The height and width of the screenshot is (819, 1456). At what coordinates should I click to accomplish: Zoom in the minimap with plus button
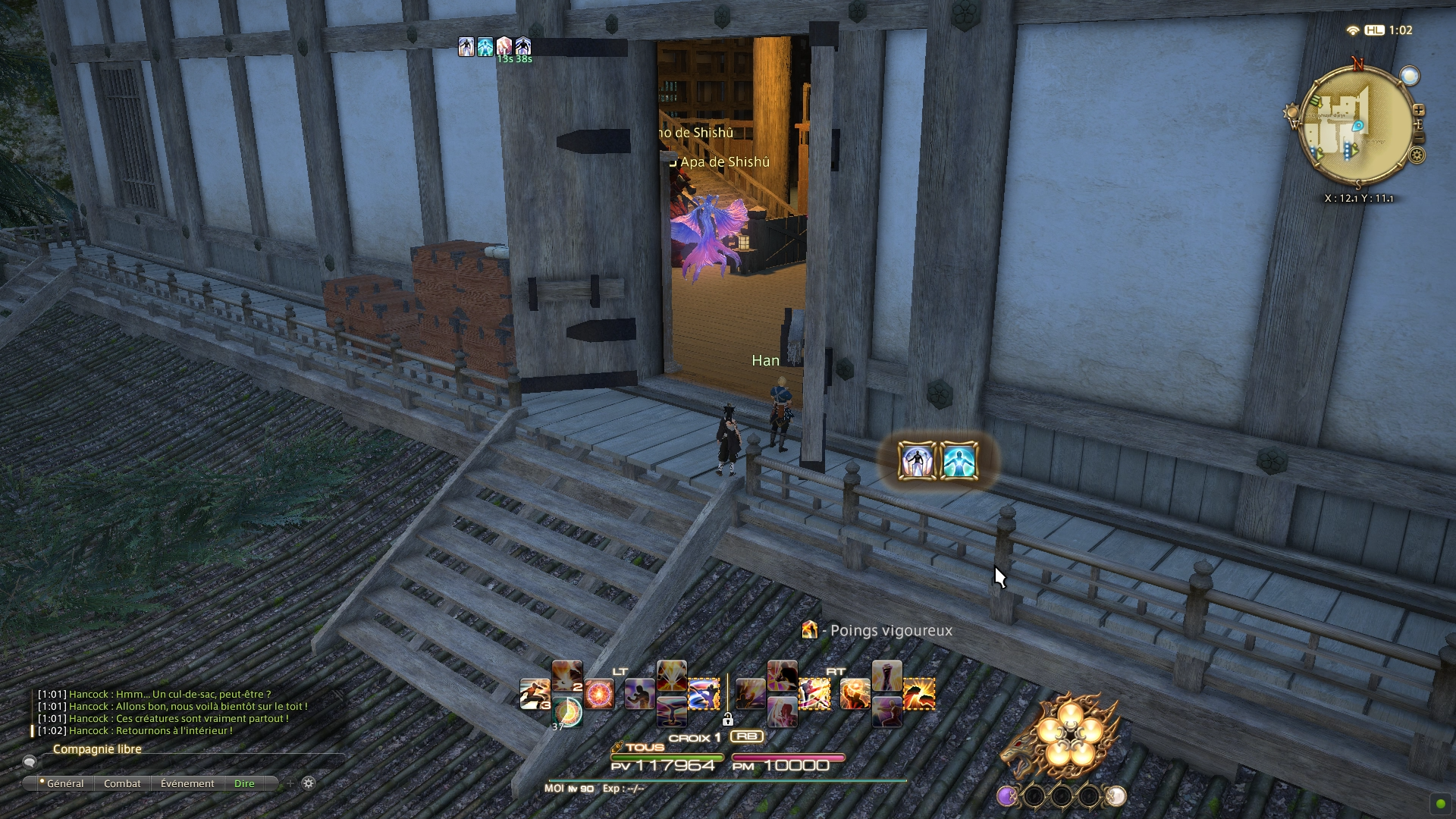[x=1418, y=110]
